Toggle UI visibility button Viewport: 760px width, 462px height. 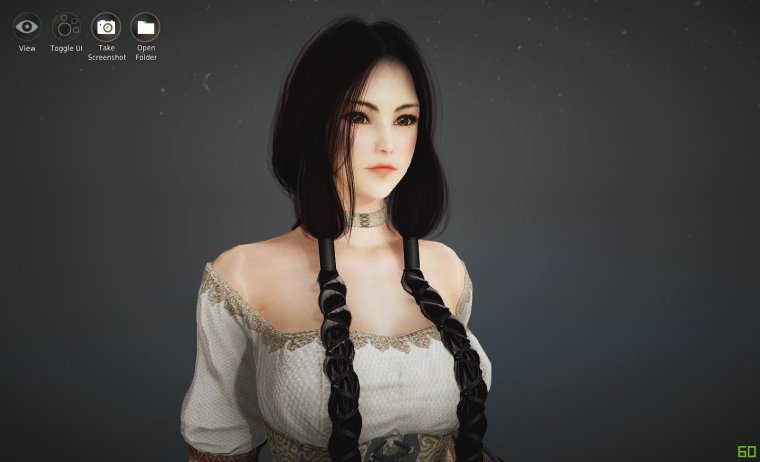[66, 27]
